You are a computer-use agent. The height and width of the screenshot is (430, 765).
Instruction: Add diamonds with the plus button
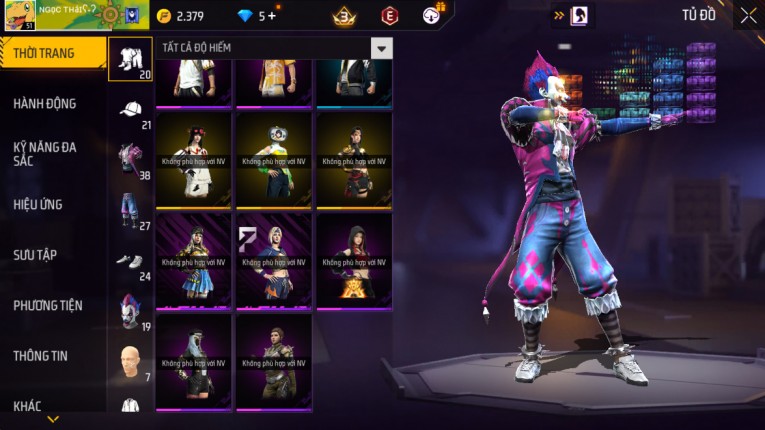(272, 16)
